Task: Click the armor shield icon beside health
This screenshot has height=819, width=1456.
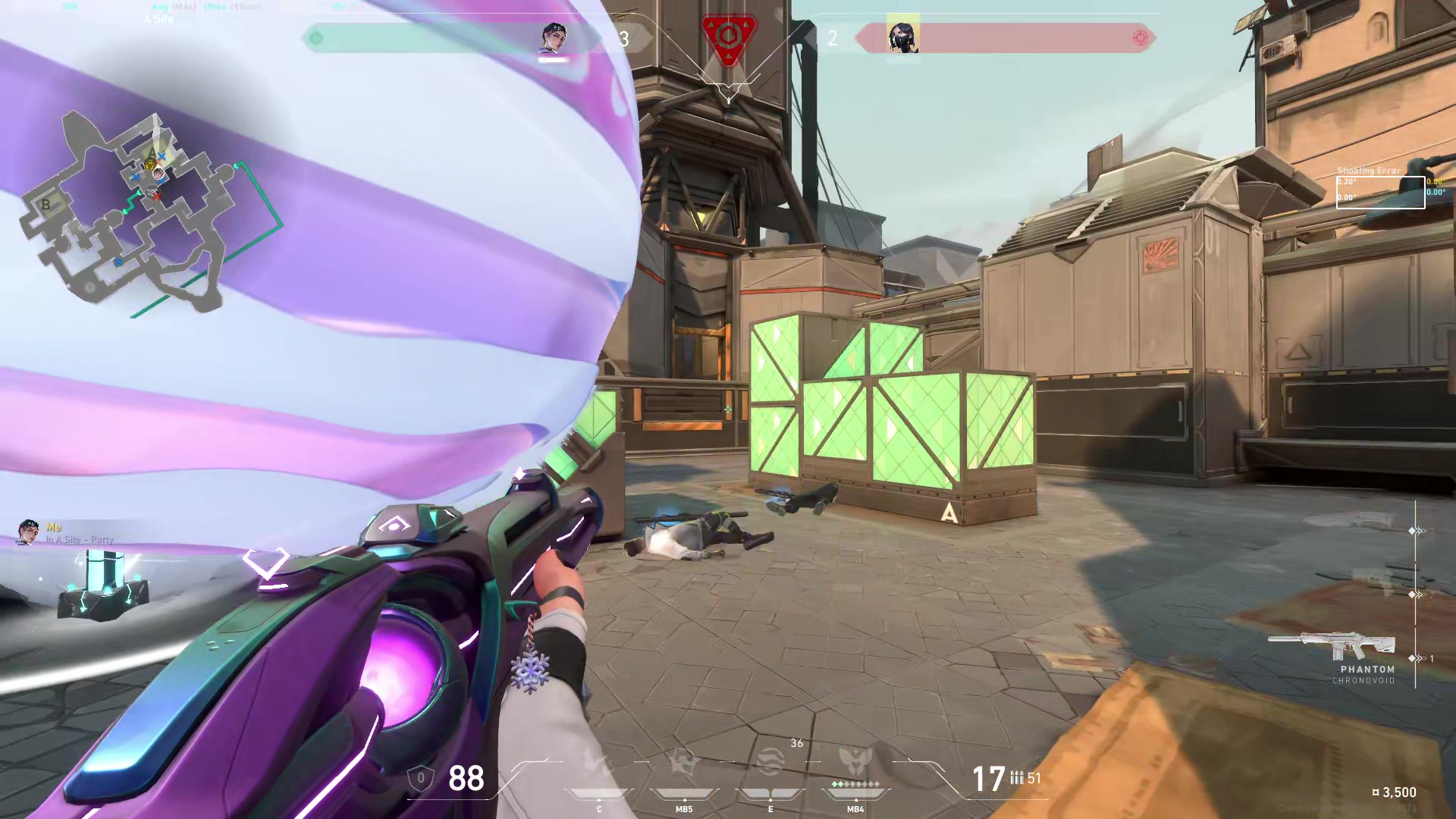Action: point(422,779)
